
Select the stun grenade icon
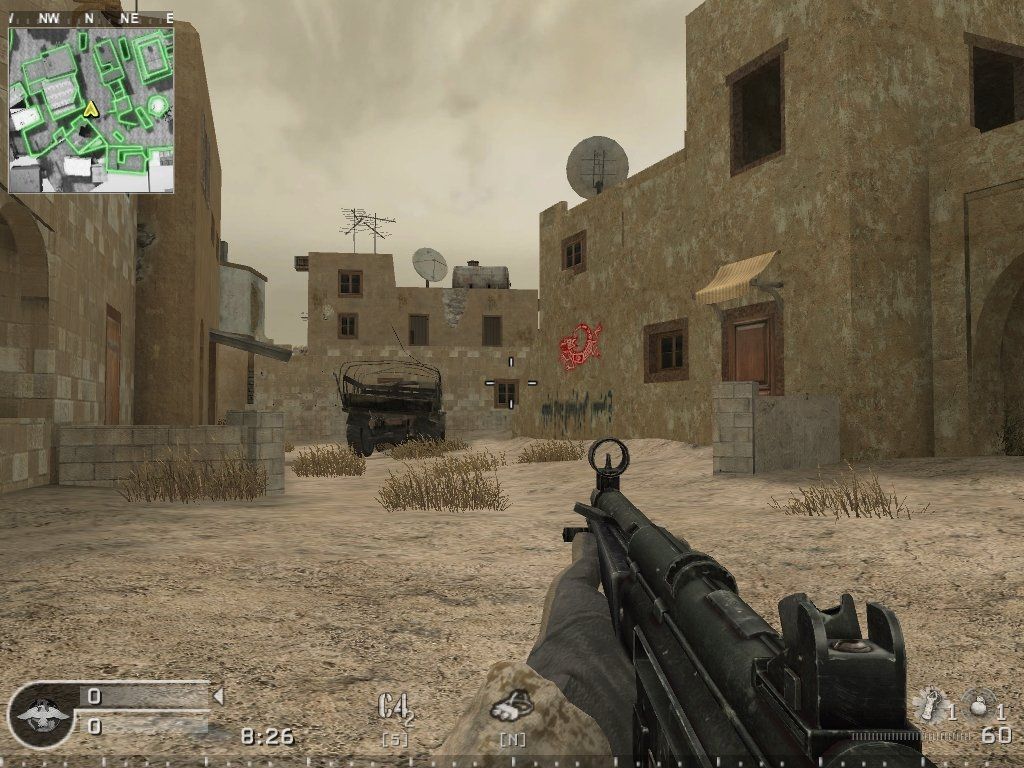click(x=929, y=704)
